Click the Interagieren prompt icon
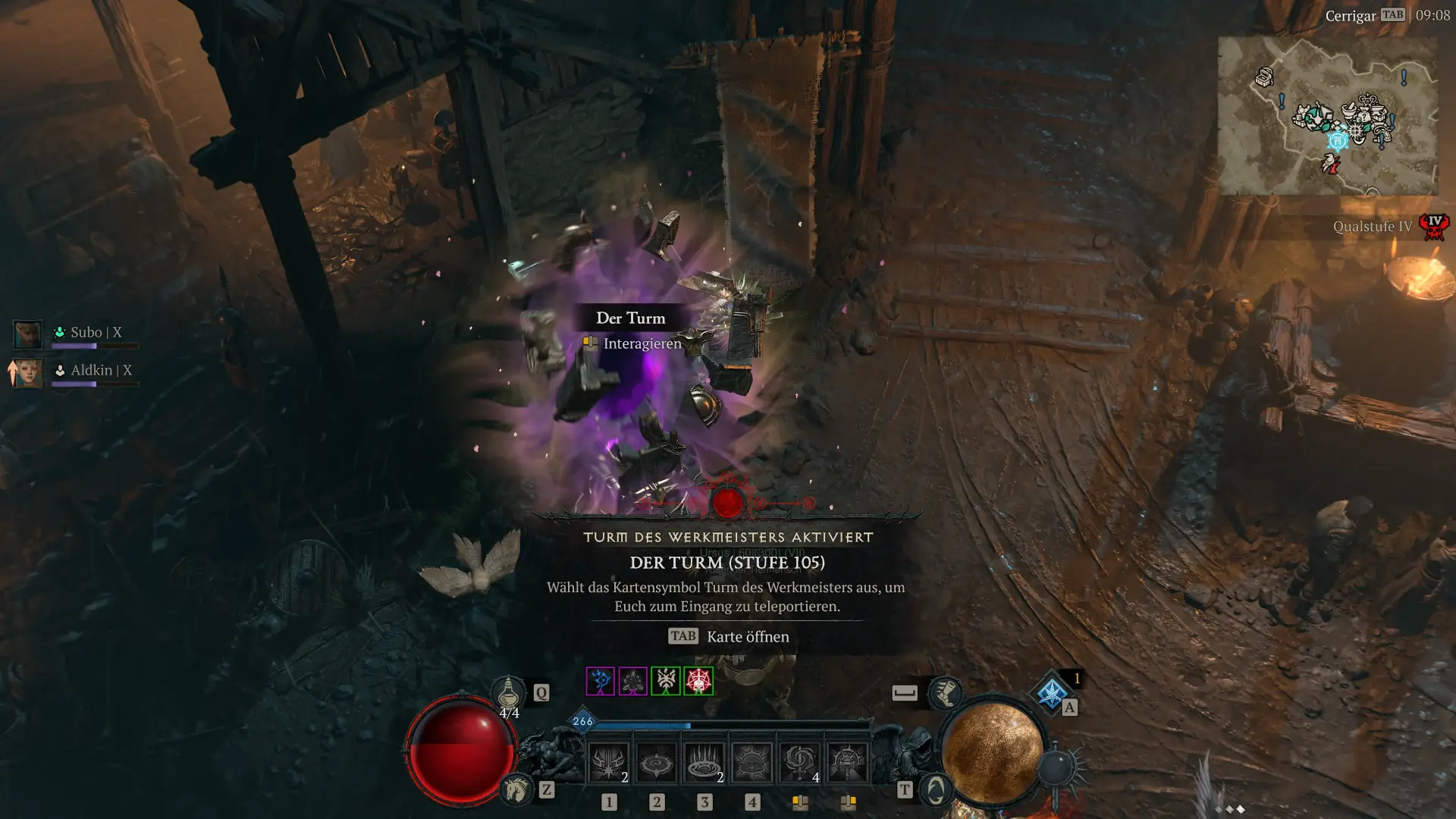 [x=589, y=344]
